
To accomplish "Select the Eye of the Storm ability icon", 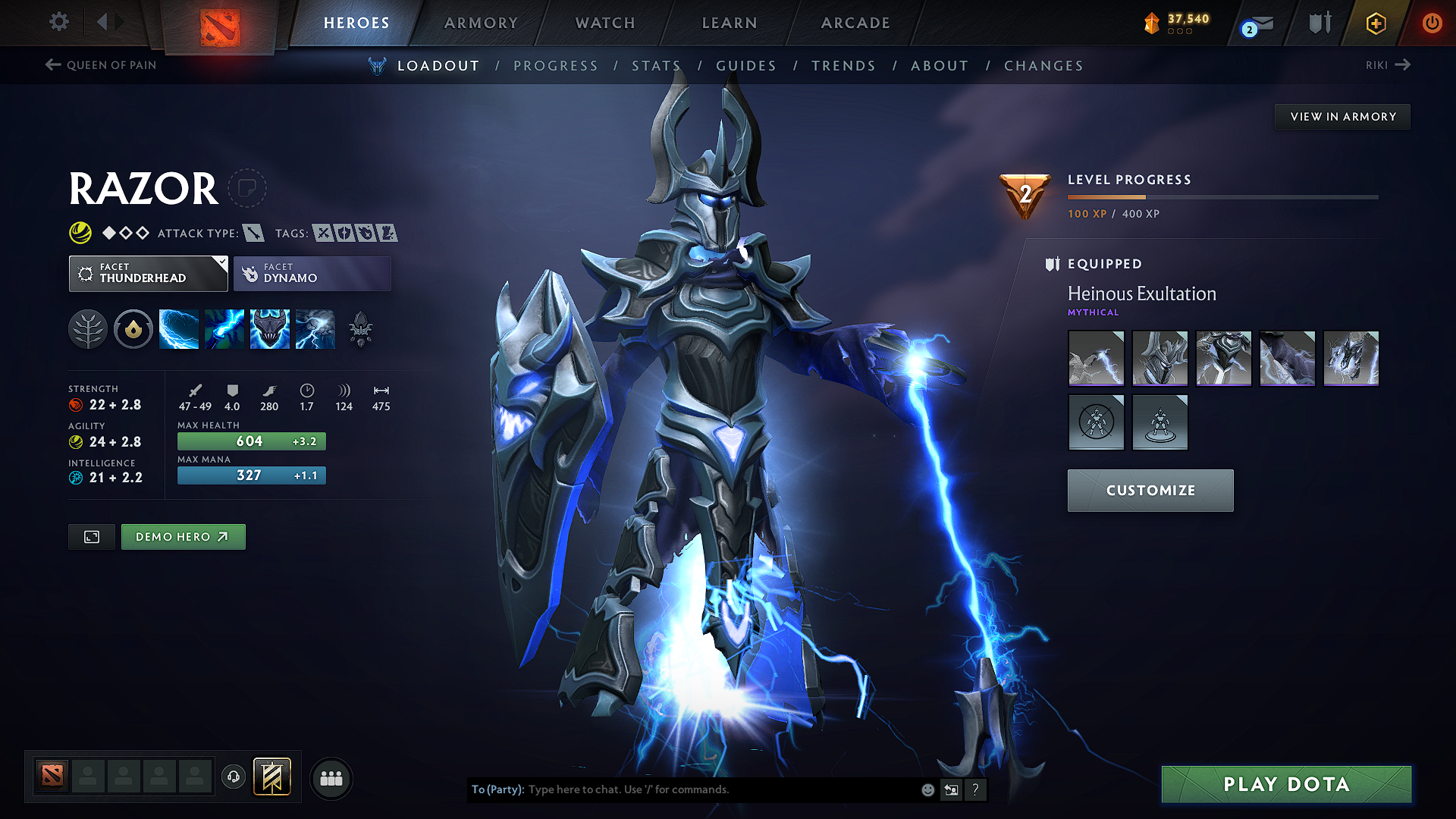I will click(315, 328).
